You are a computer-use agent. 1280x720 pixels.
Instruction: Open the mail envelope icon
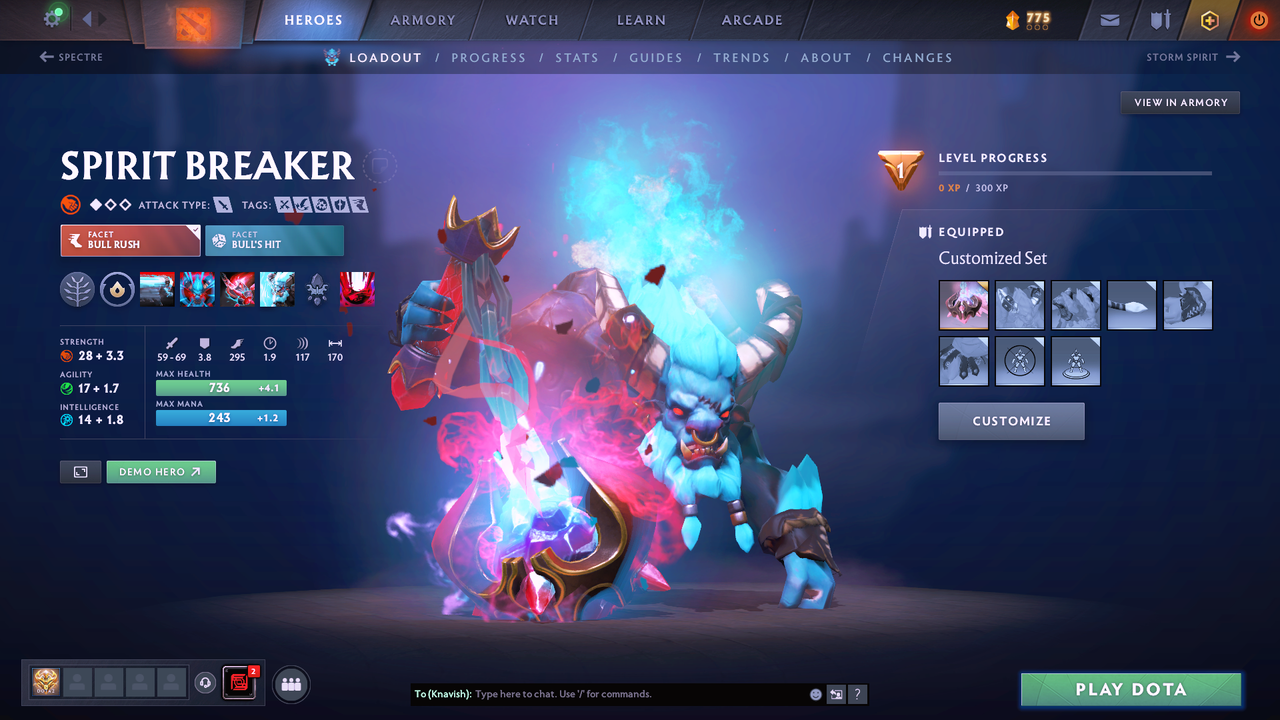[1111, 20]
